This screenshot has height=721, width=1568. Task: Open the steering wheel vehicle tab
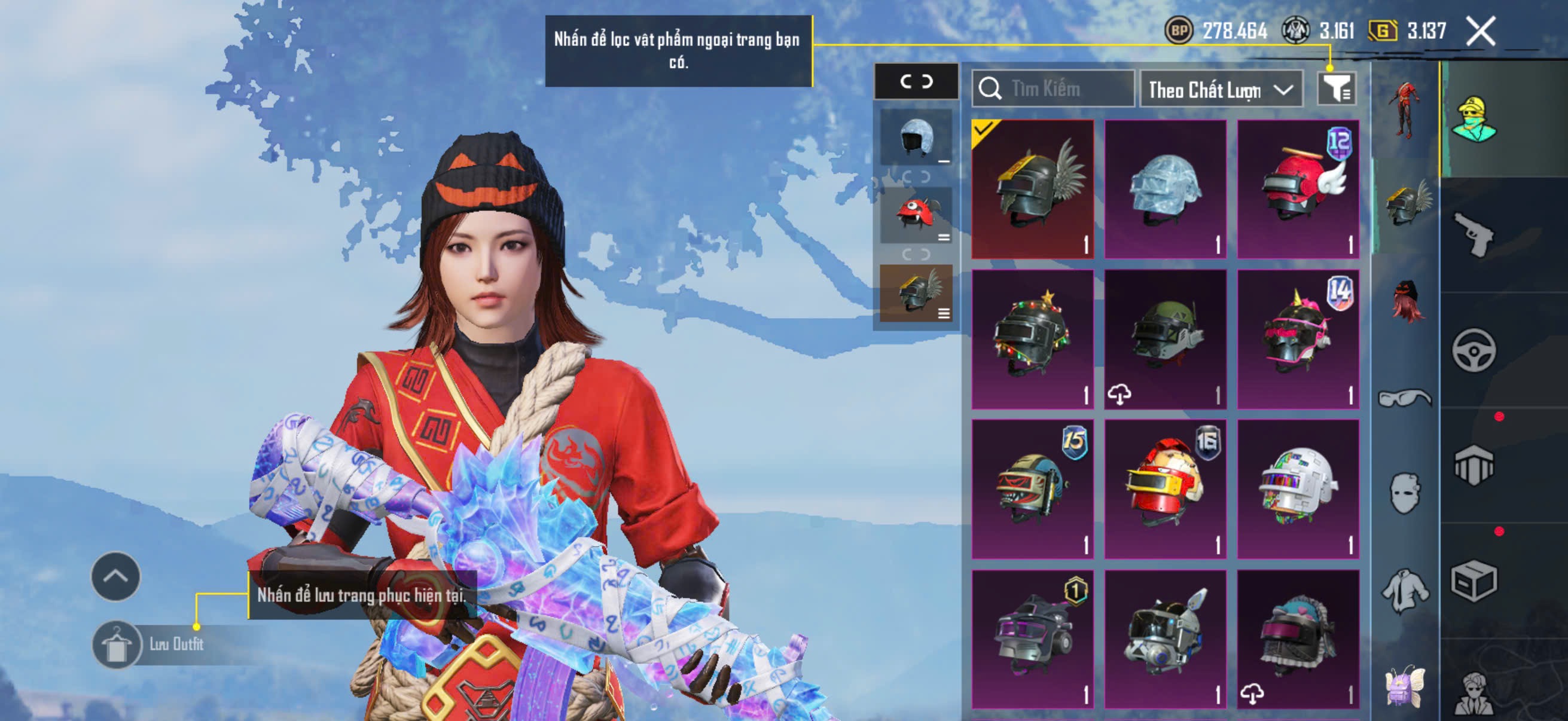[x=1473, y=350]
